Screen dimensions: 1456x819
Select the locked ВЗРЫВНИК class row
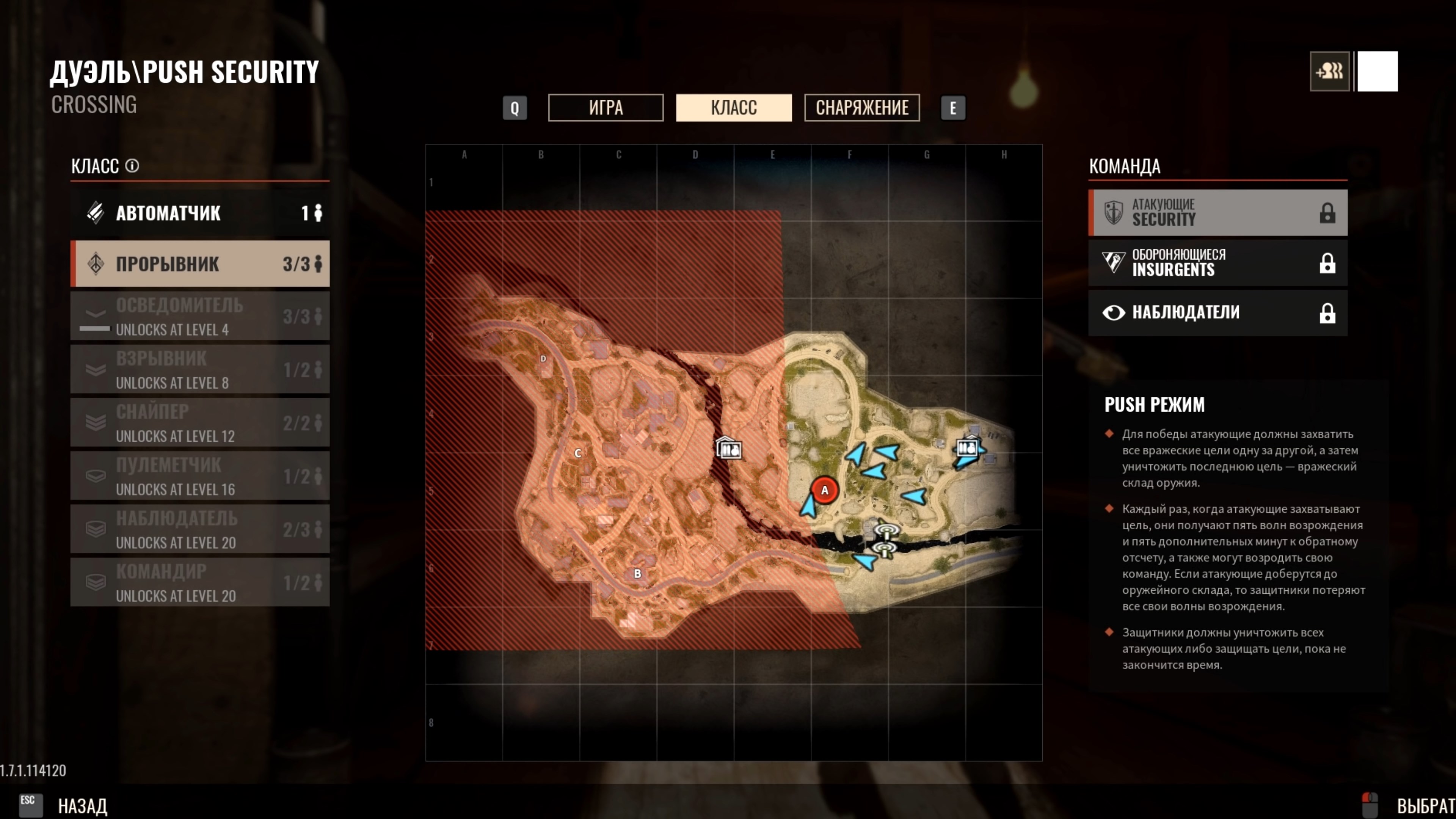click(x=199, y=370)
